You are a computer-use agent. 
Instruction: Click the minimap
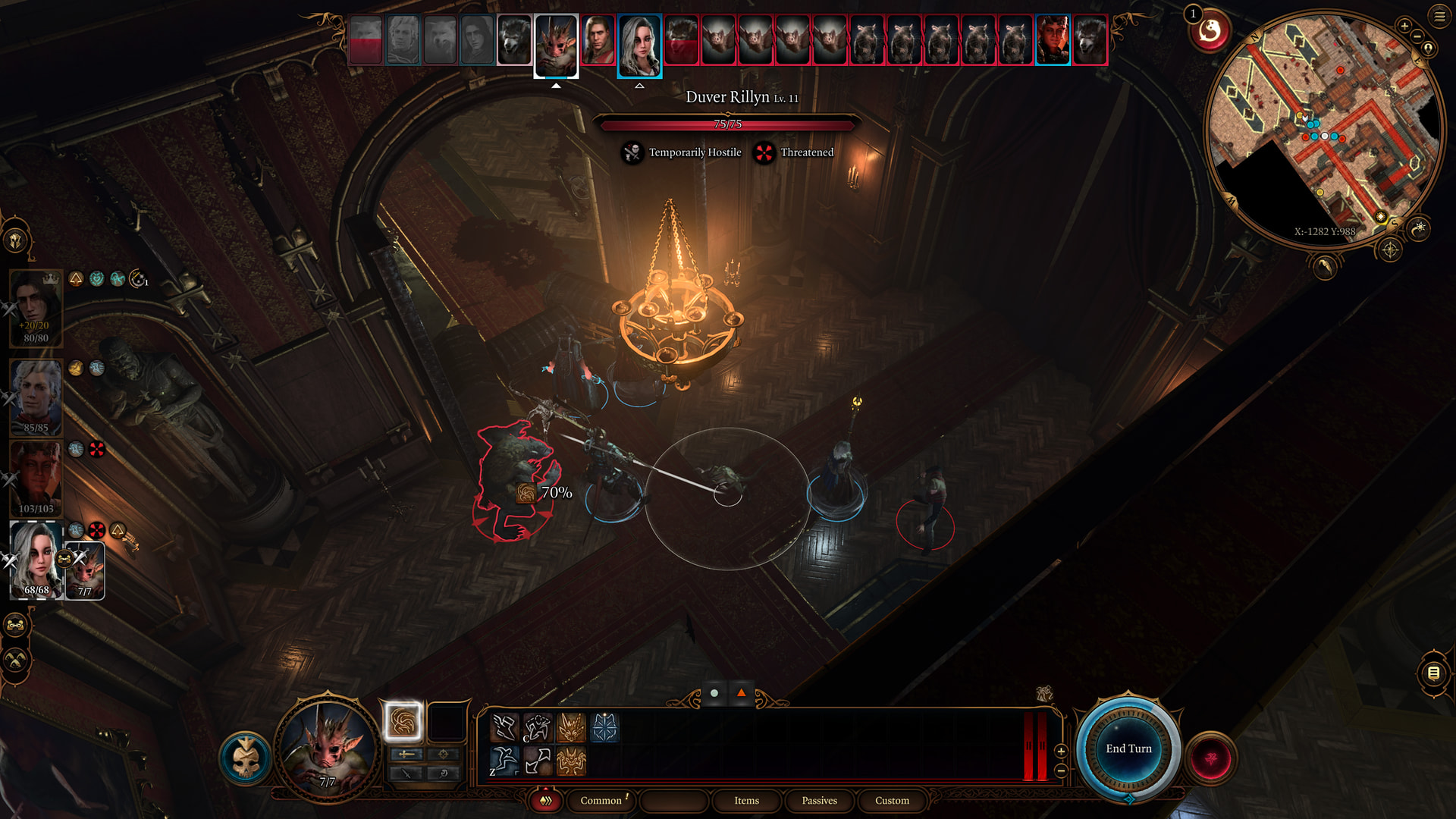click(x=1323, y=129)
